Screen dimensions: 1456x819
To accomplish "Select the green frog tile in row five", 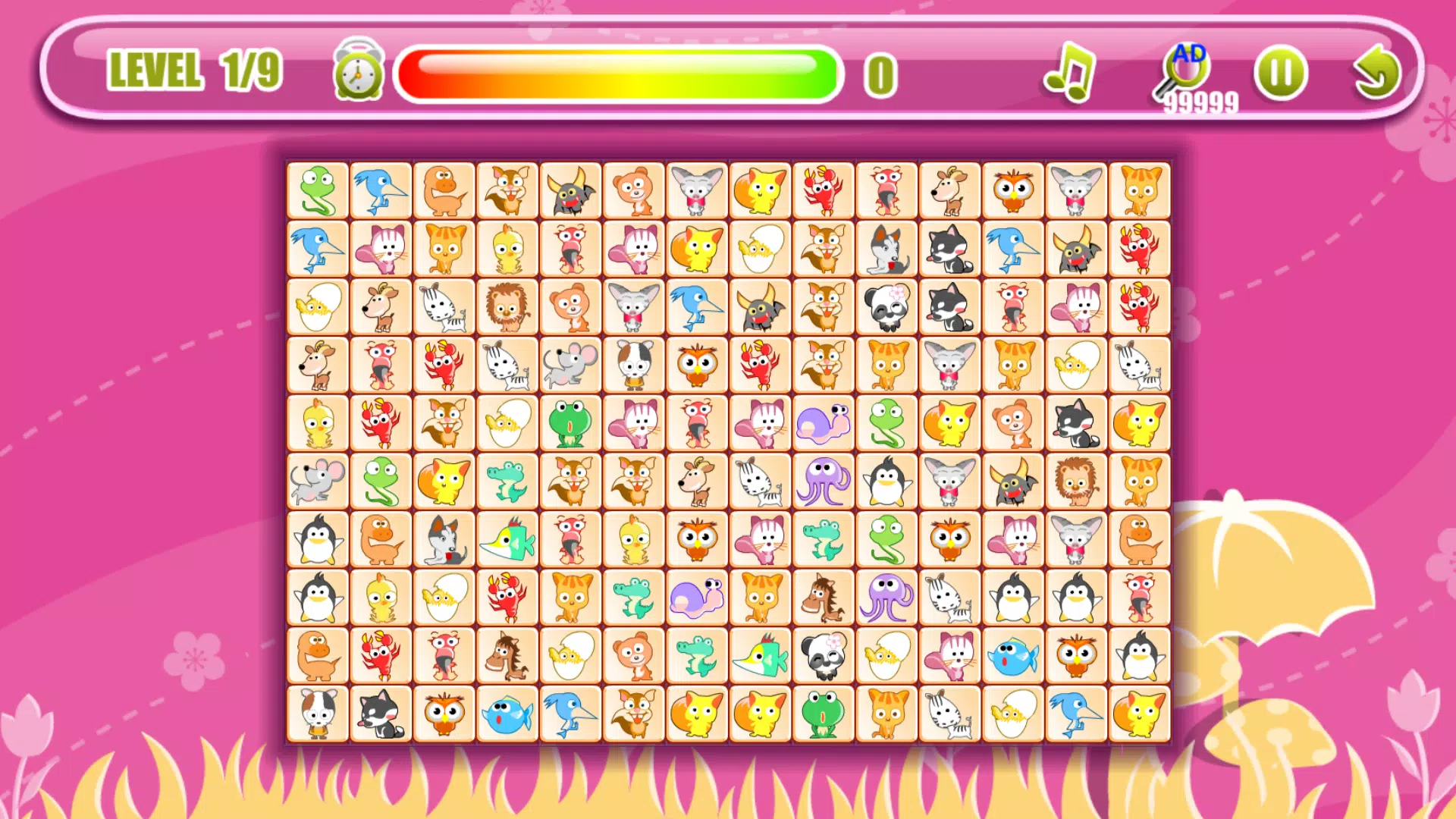I will click(571, 423).
